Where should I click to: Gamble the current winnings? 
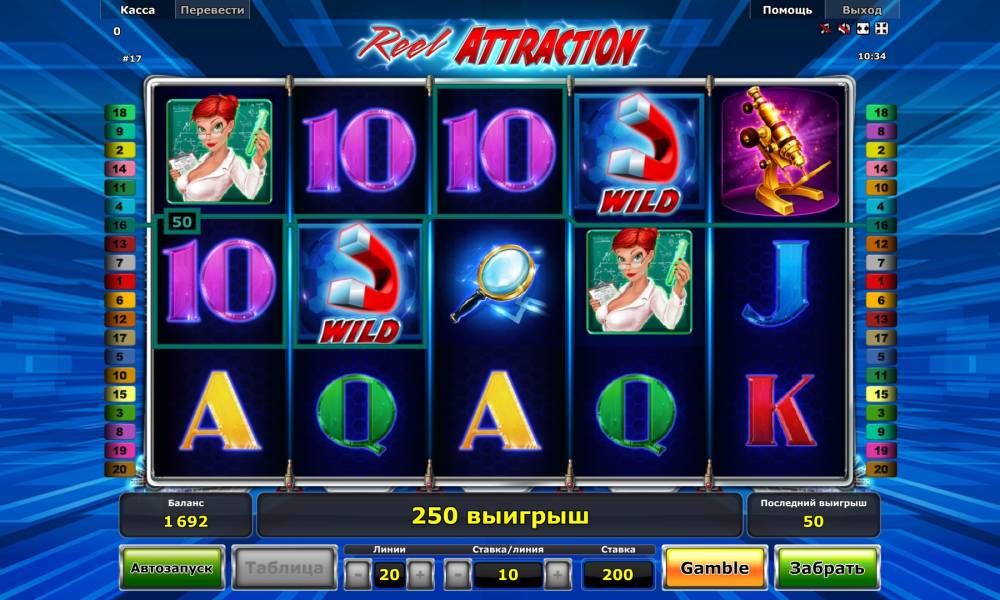coord(714,568)
